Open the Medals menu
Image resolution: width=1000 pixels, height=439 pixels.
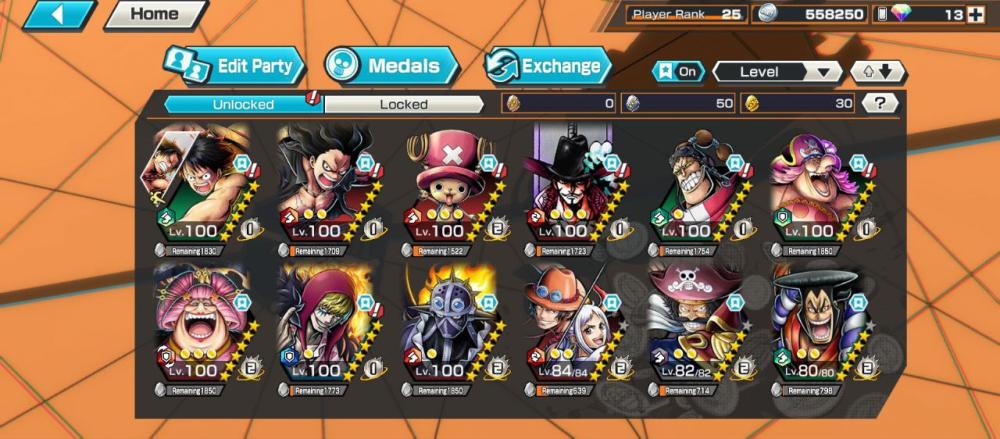tap(391, 67)
